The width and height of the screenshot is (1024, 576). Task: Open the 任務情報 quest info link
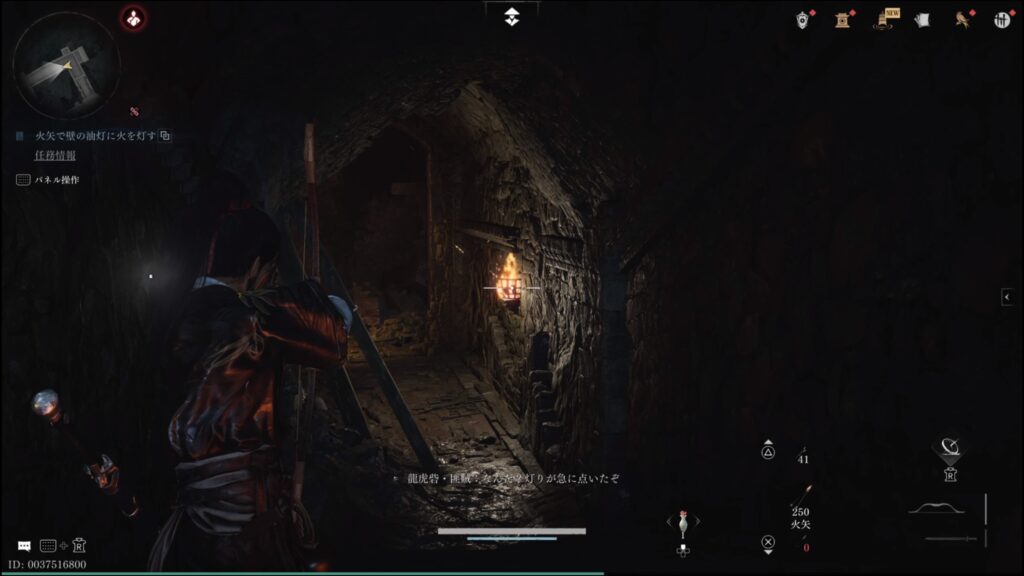point(55,156)
